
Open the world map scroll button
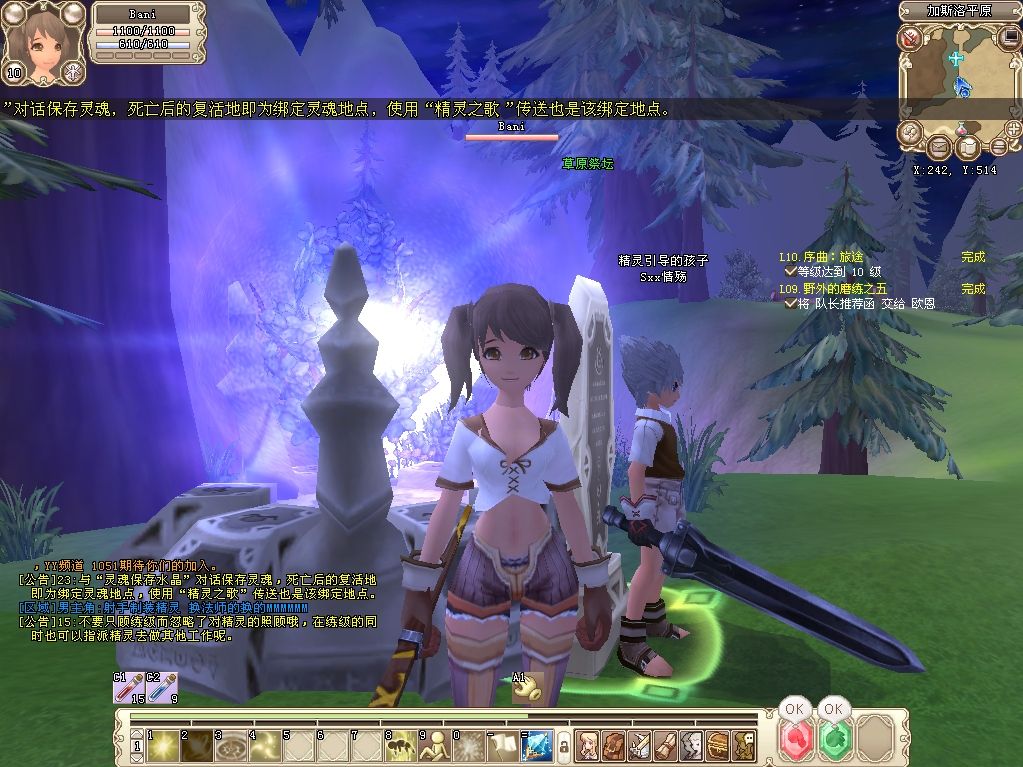point(966,148)
